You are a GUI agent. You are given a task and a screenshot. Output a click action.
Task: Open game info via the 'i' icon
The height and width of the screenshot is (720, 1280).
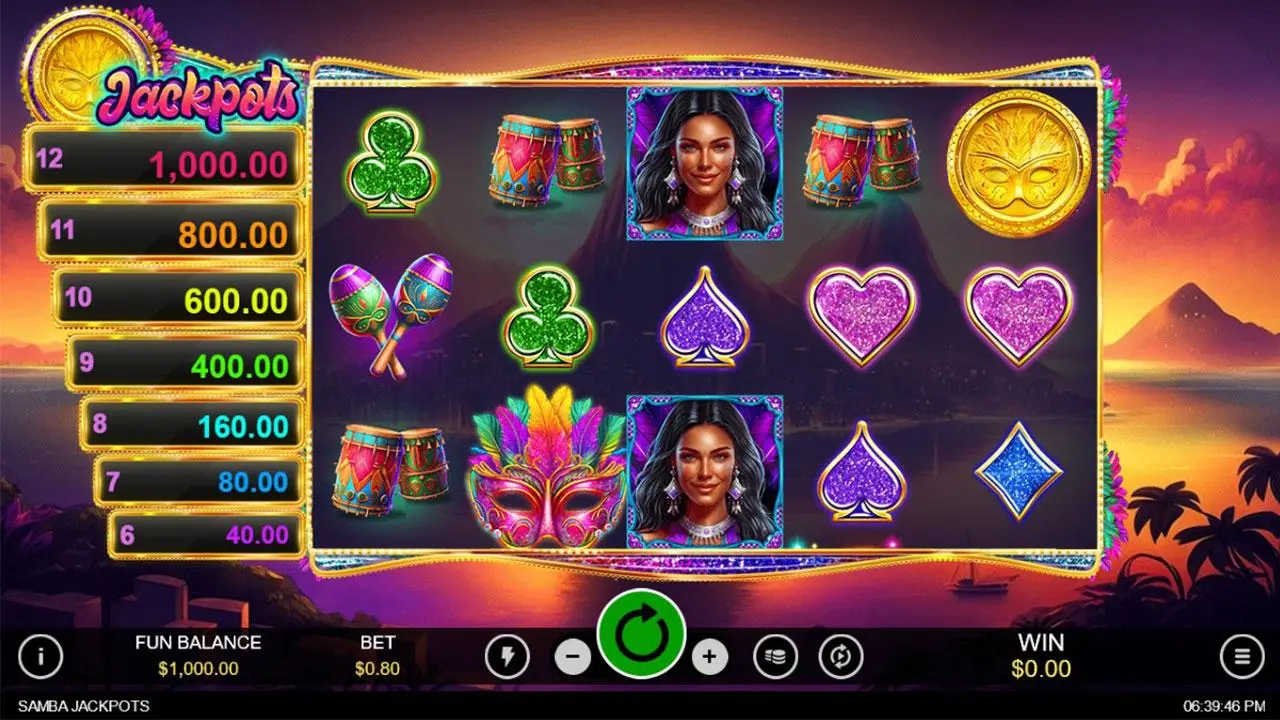(41, 657)
